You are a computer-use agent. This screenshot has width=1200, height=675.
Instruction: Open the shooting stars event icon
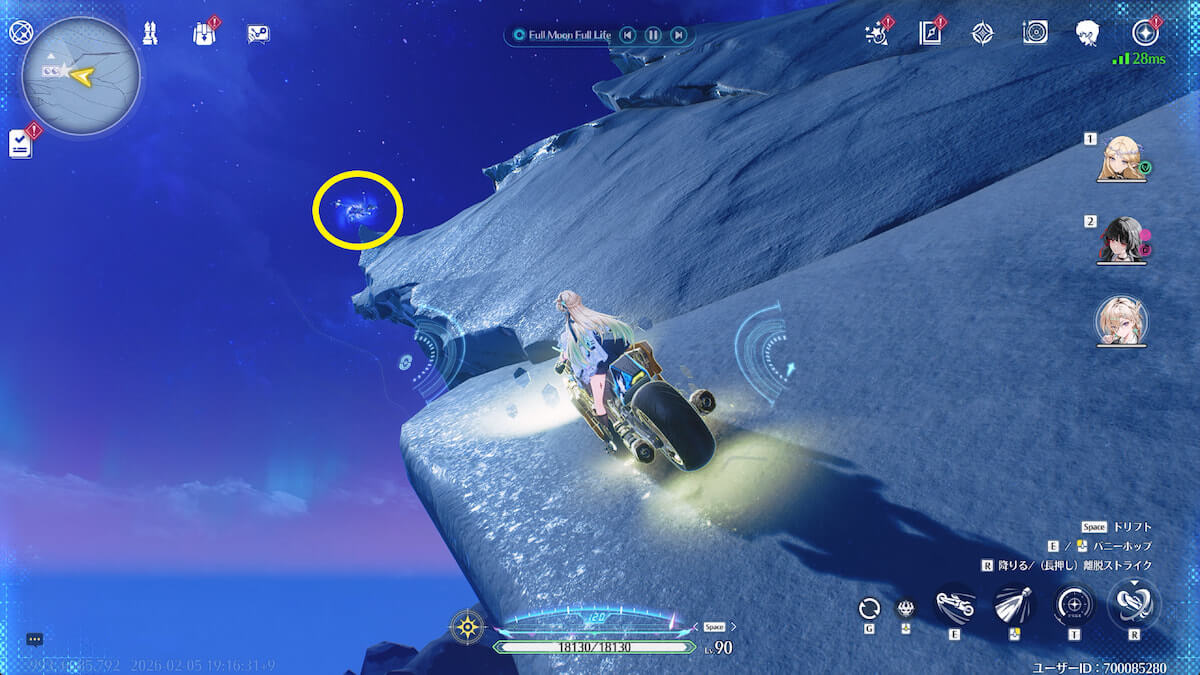pos(877,33)
